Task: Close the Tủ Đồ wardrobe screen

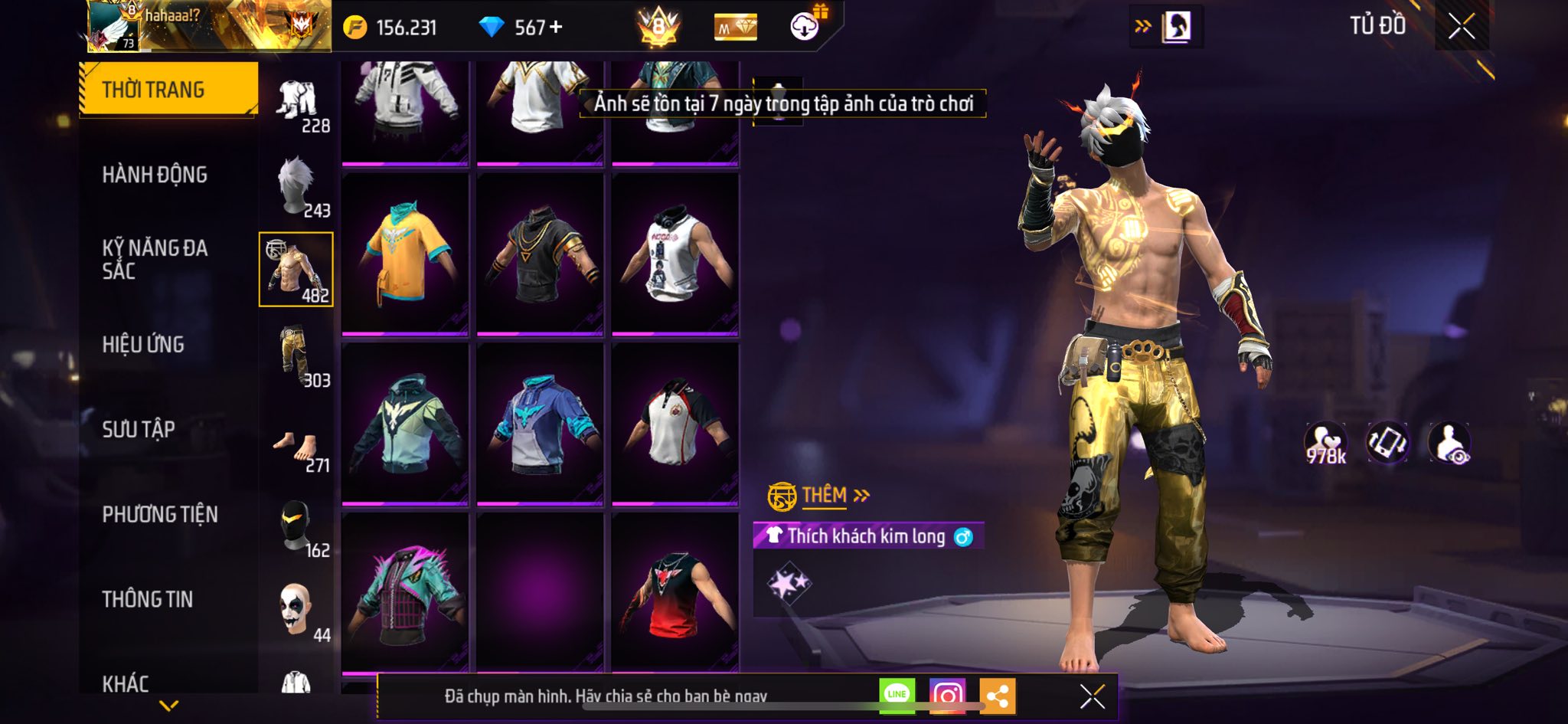Action: (x=1461, y=27)
